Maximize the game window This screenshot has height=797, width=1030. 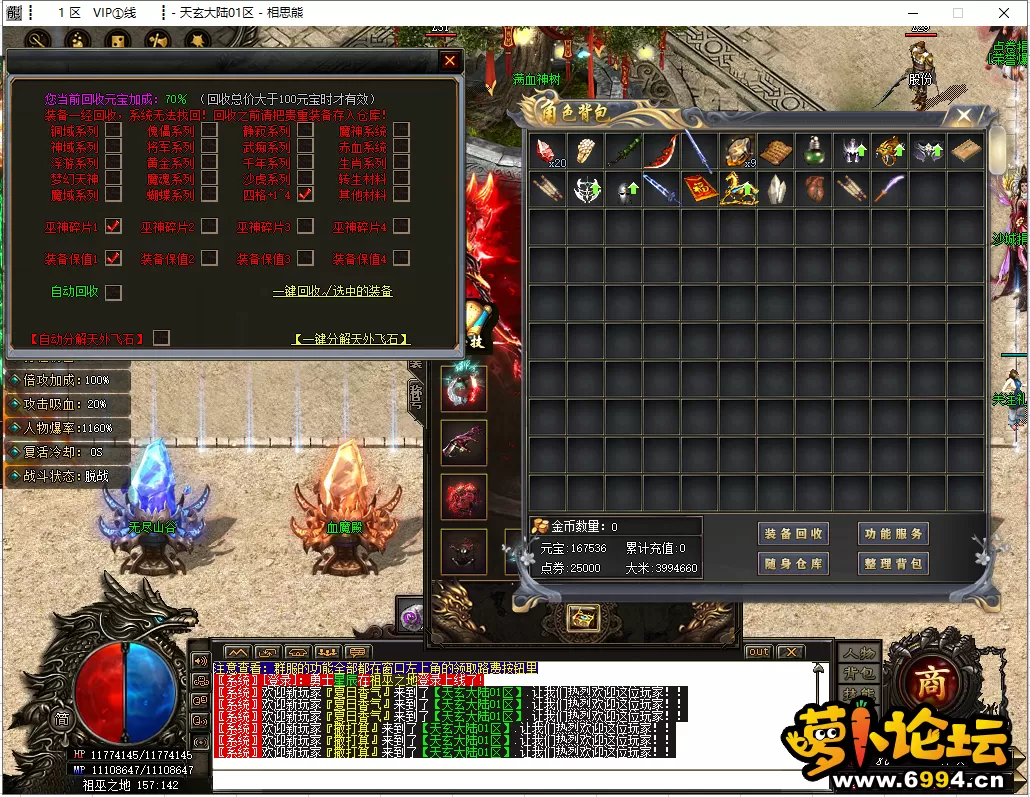[x=957, y=13]
